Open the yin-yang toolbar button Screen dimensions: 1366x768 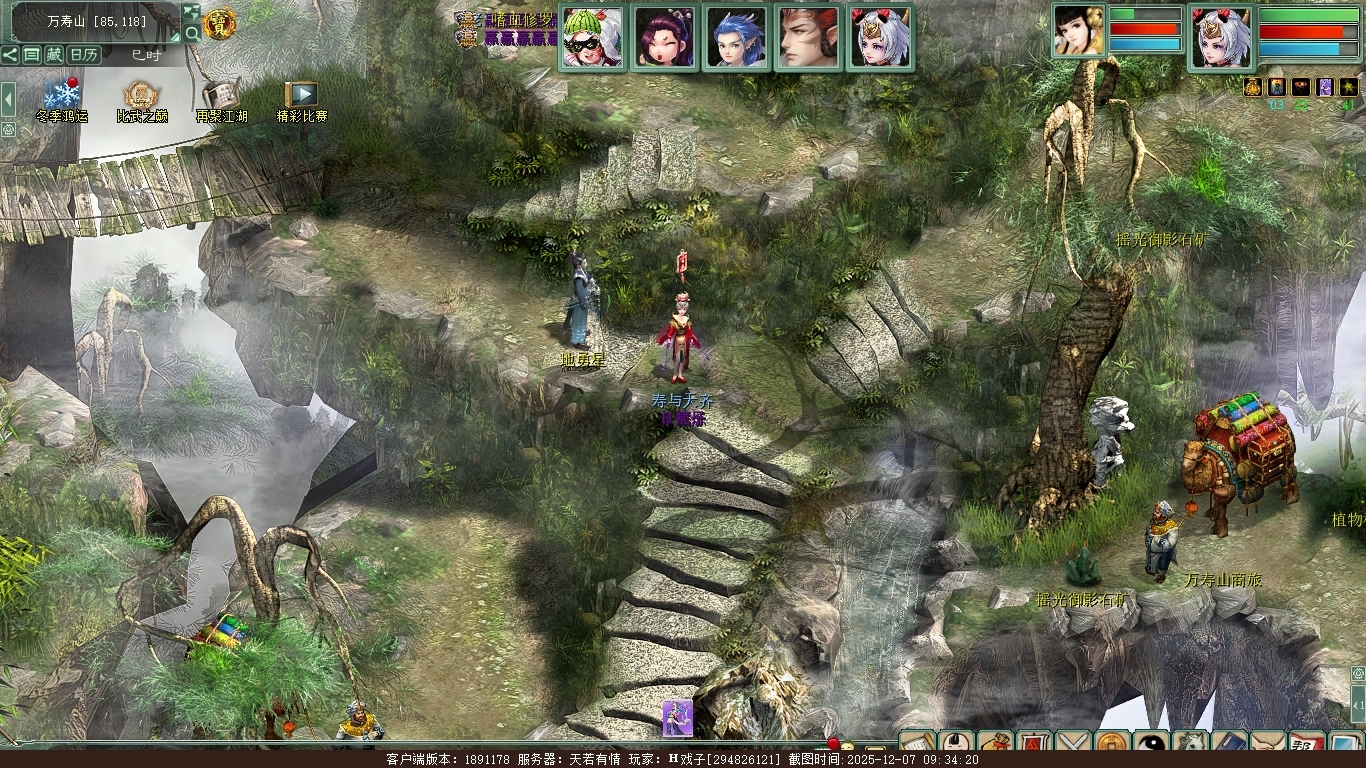(1152, 745)
